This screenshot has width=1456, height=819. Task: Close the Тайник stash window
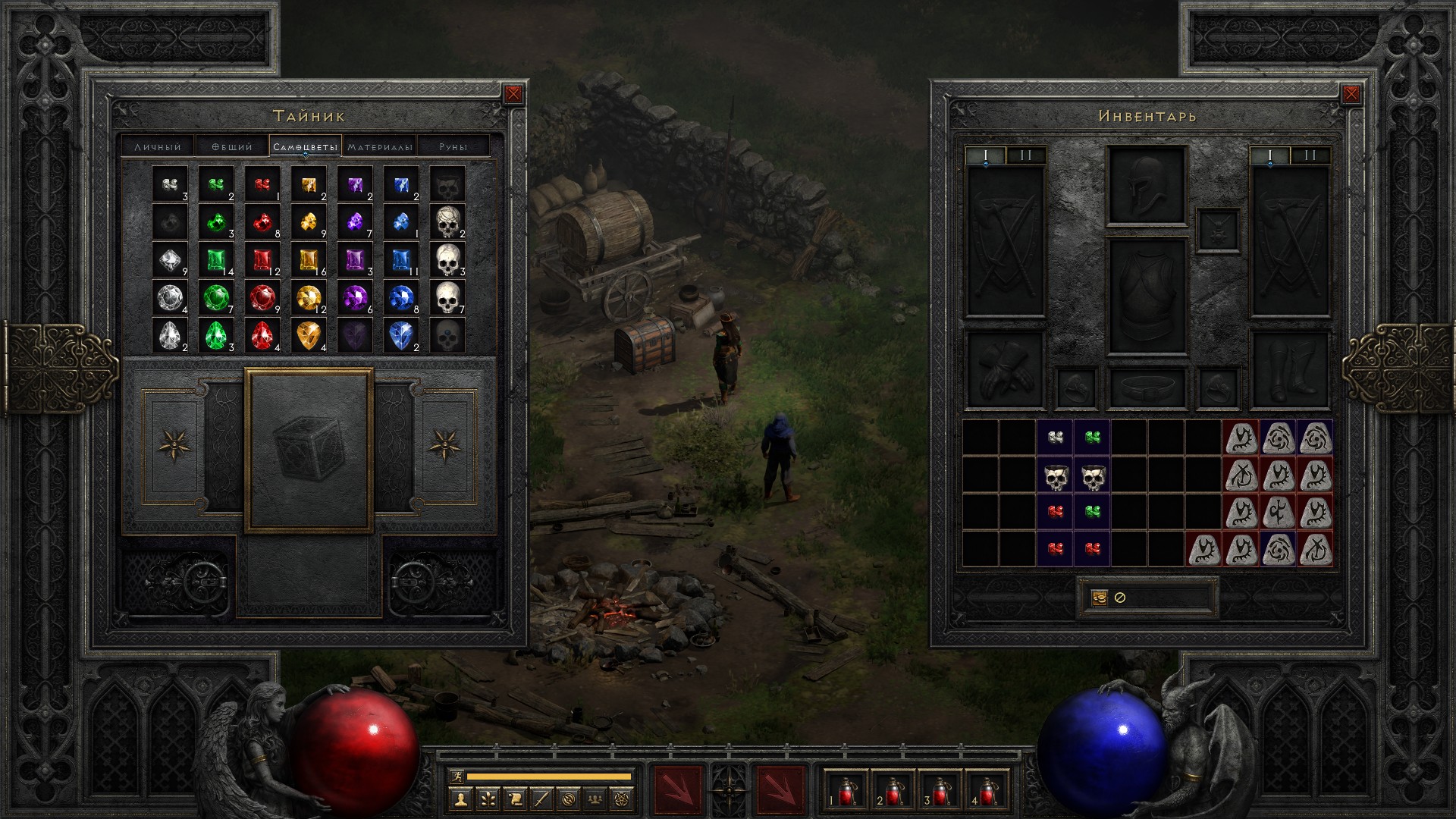513,94
